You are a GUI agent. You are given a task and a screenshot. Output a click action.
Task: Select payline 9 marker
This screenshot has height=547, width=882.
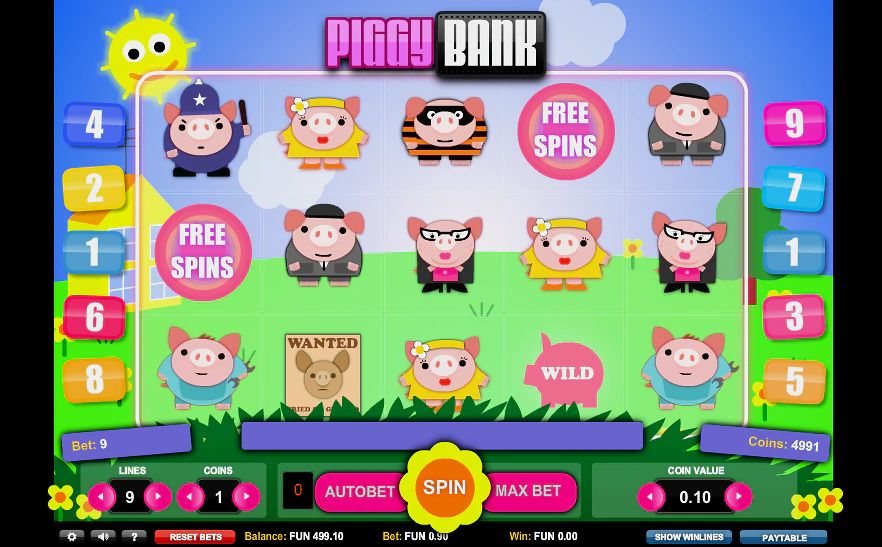click(794, 123)
